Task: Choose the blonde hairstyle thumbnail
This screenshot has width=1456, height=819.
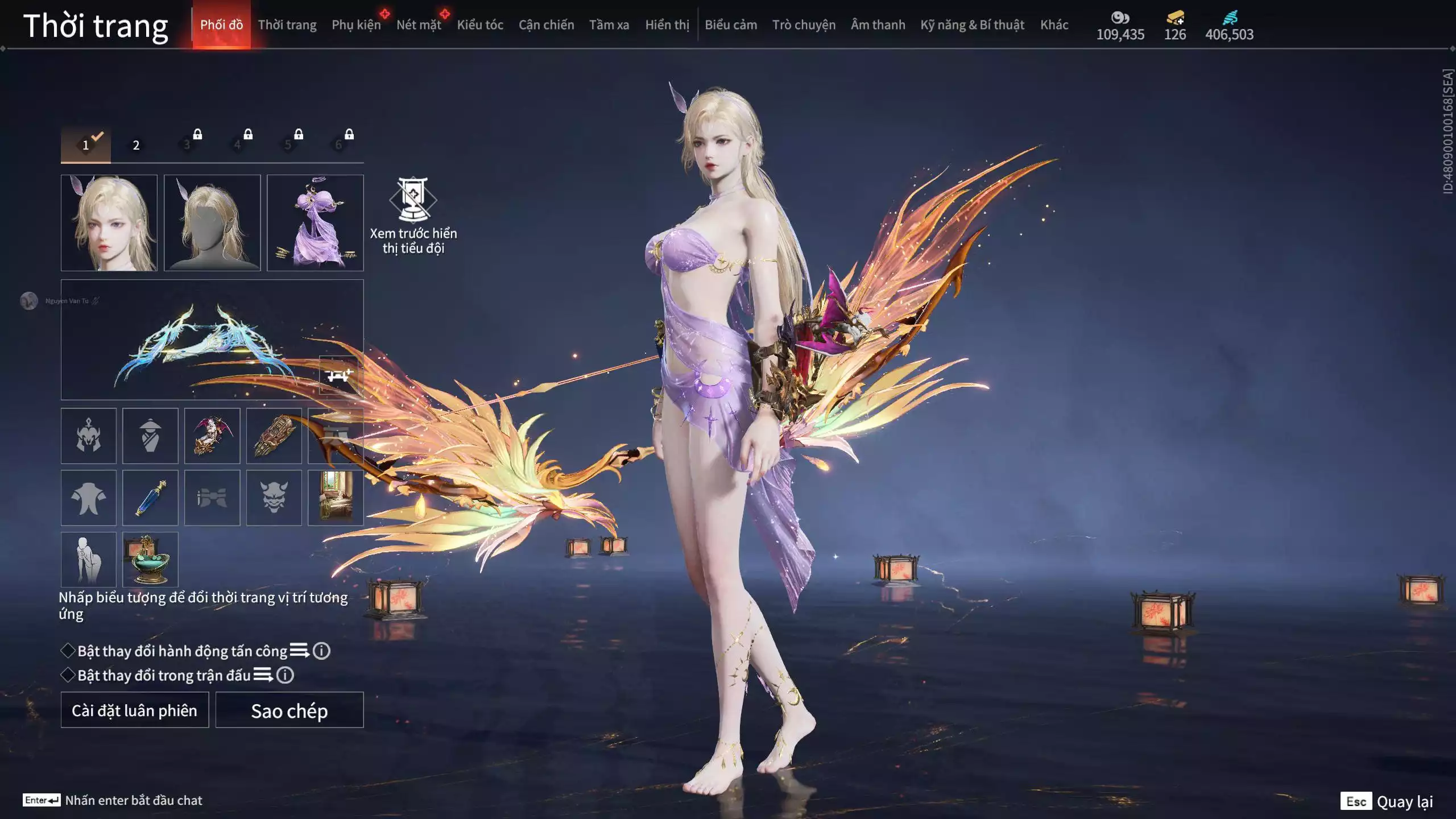Action: pos(212,223)
